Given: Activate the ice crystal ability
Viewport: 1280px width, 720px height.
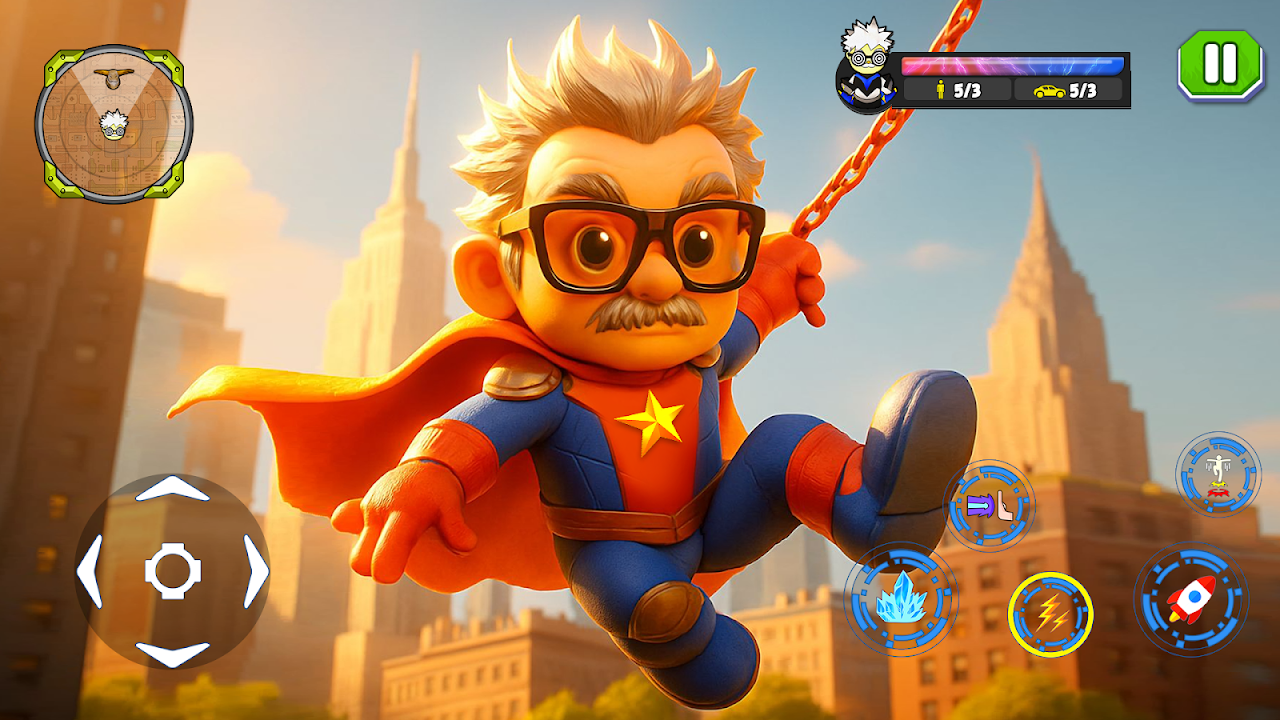Looking at the screenshot, I should 901,599.
